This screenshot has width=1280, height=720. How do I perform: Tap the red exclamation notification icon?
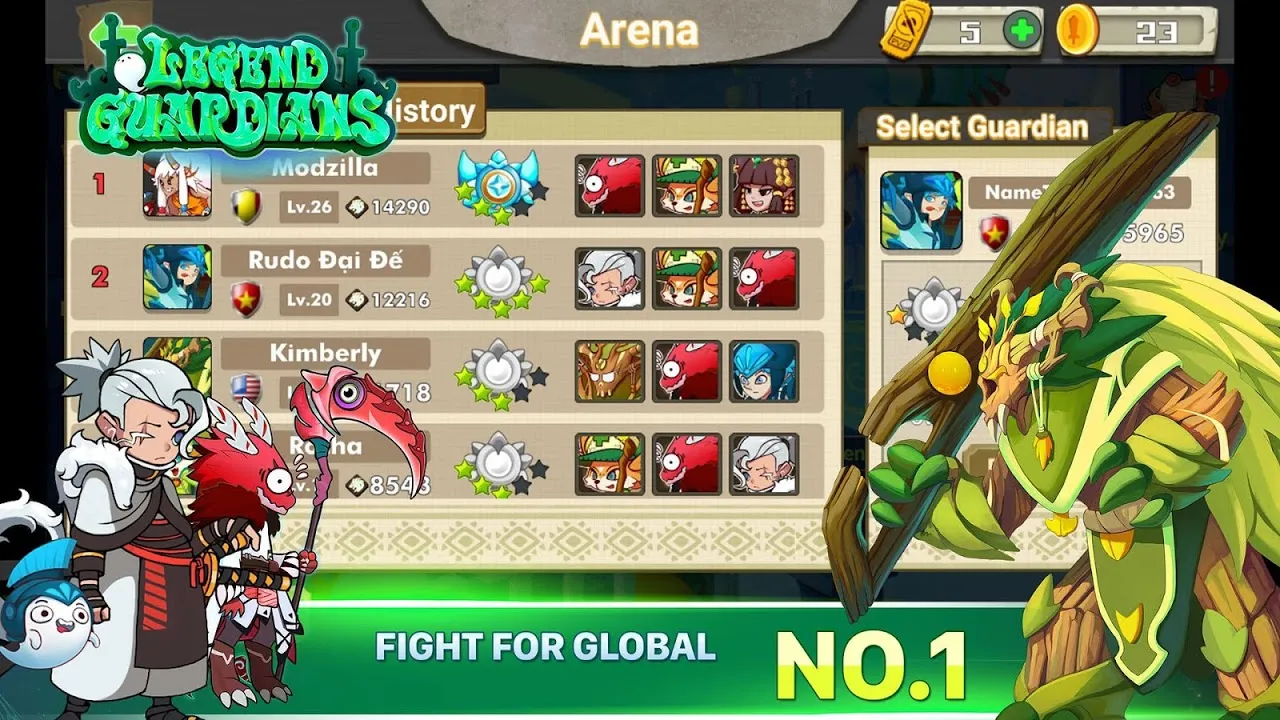[1213, 79]
